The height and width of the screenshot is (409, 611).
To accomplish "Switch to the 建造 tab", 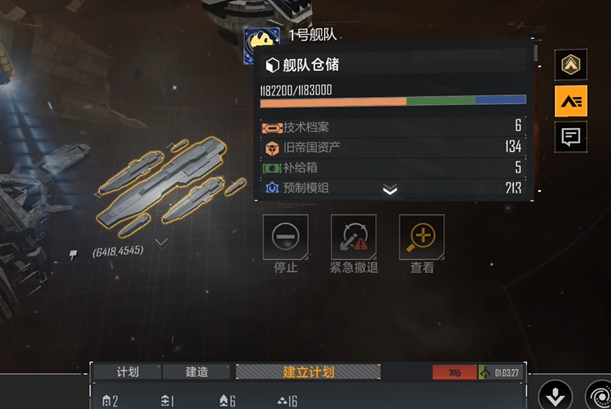I will pos(197,372).
